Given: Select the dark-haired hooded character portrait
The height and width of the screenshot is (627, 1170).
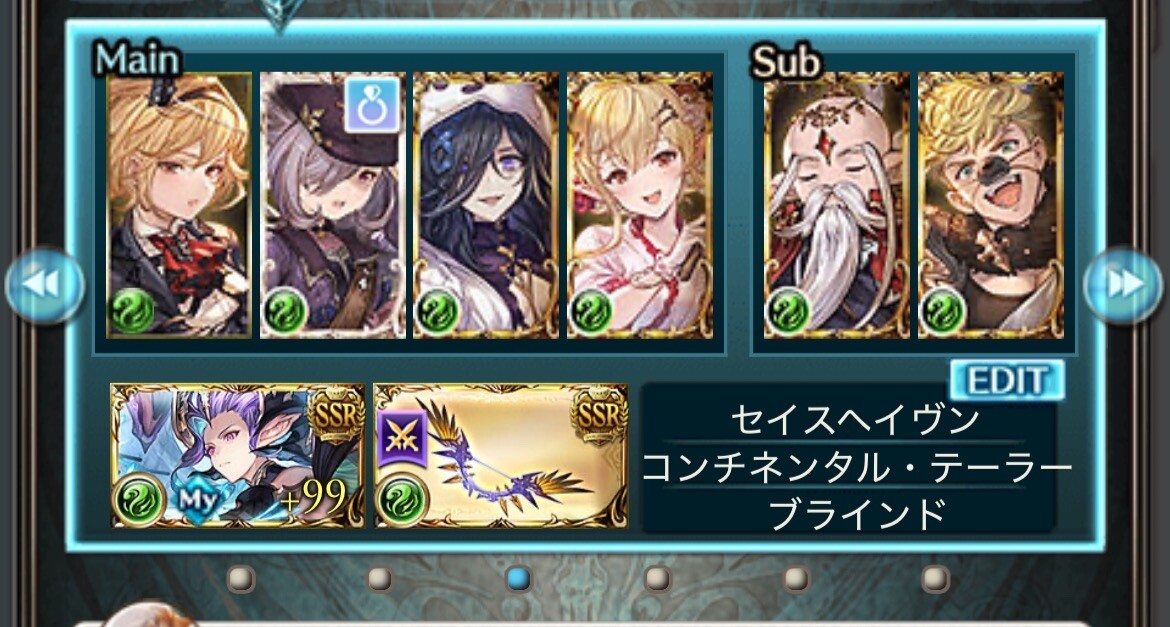Looking at the screenshot, I should point(486,205).
